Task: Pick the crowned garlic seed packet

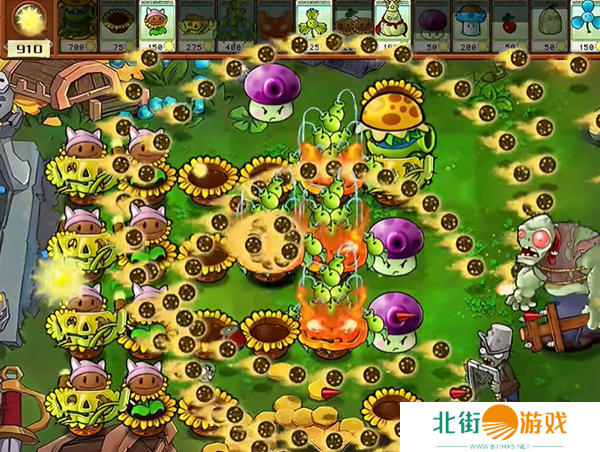Action: tap(393, 27)
